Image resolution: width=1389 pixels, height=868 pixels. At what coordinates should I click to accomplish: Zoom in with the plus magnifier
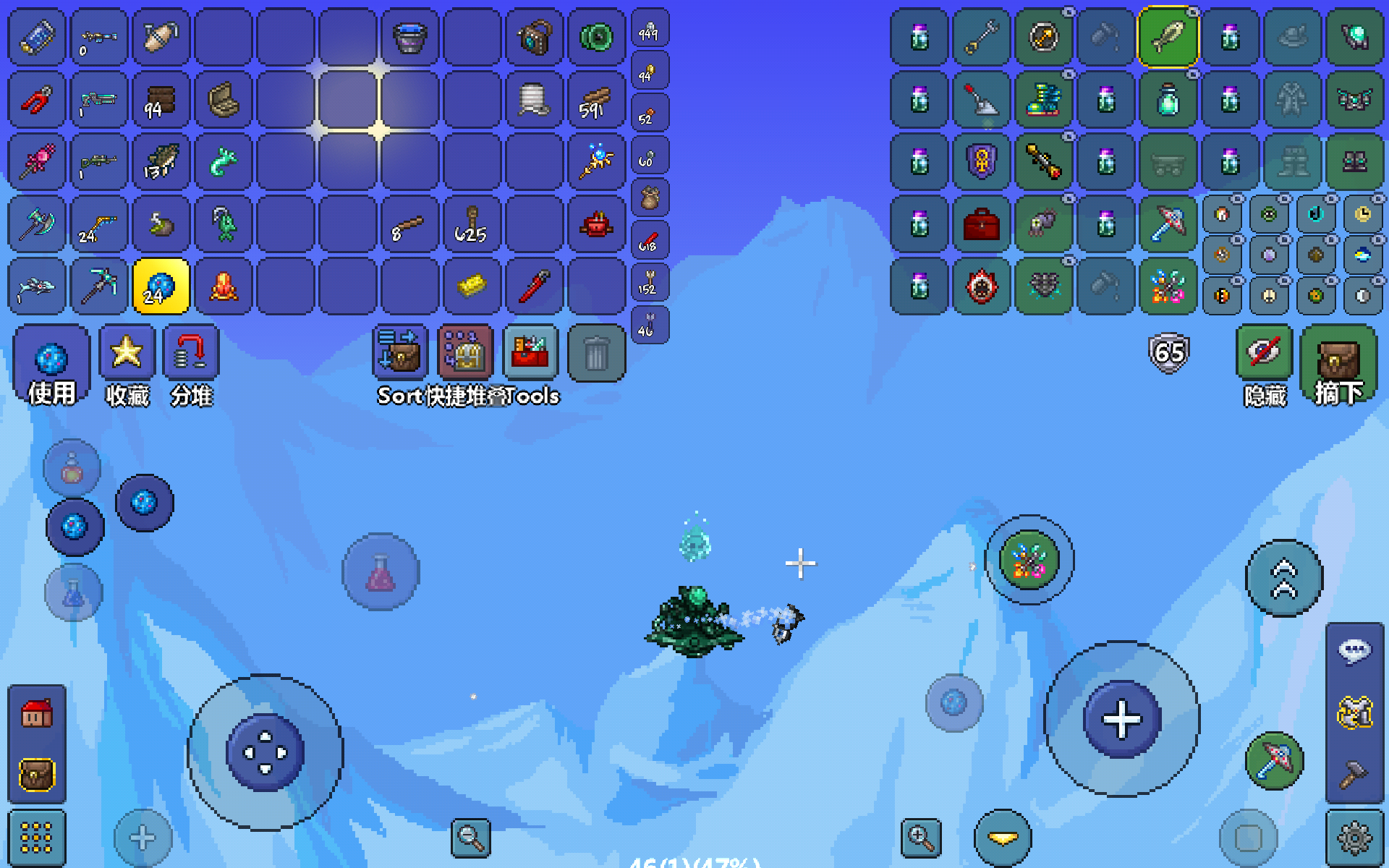[920, 838]
